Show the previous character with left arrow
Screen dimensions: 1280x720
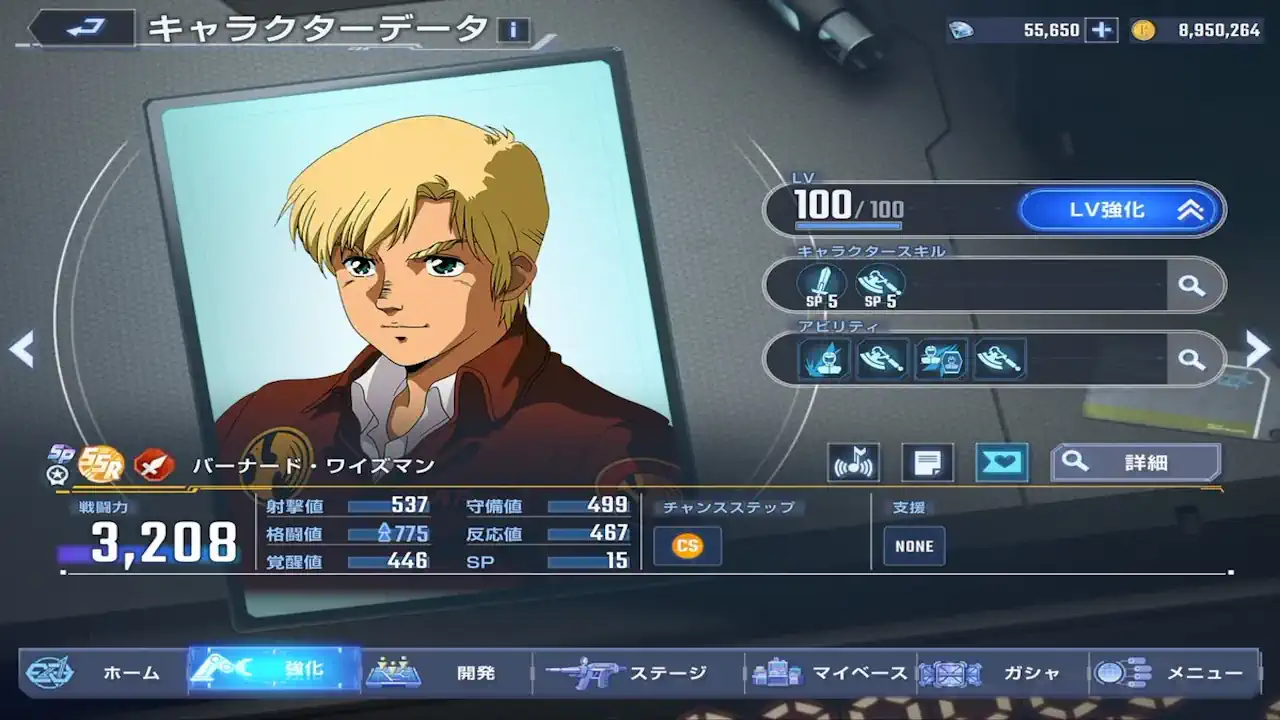[21, 349]
